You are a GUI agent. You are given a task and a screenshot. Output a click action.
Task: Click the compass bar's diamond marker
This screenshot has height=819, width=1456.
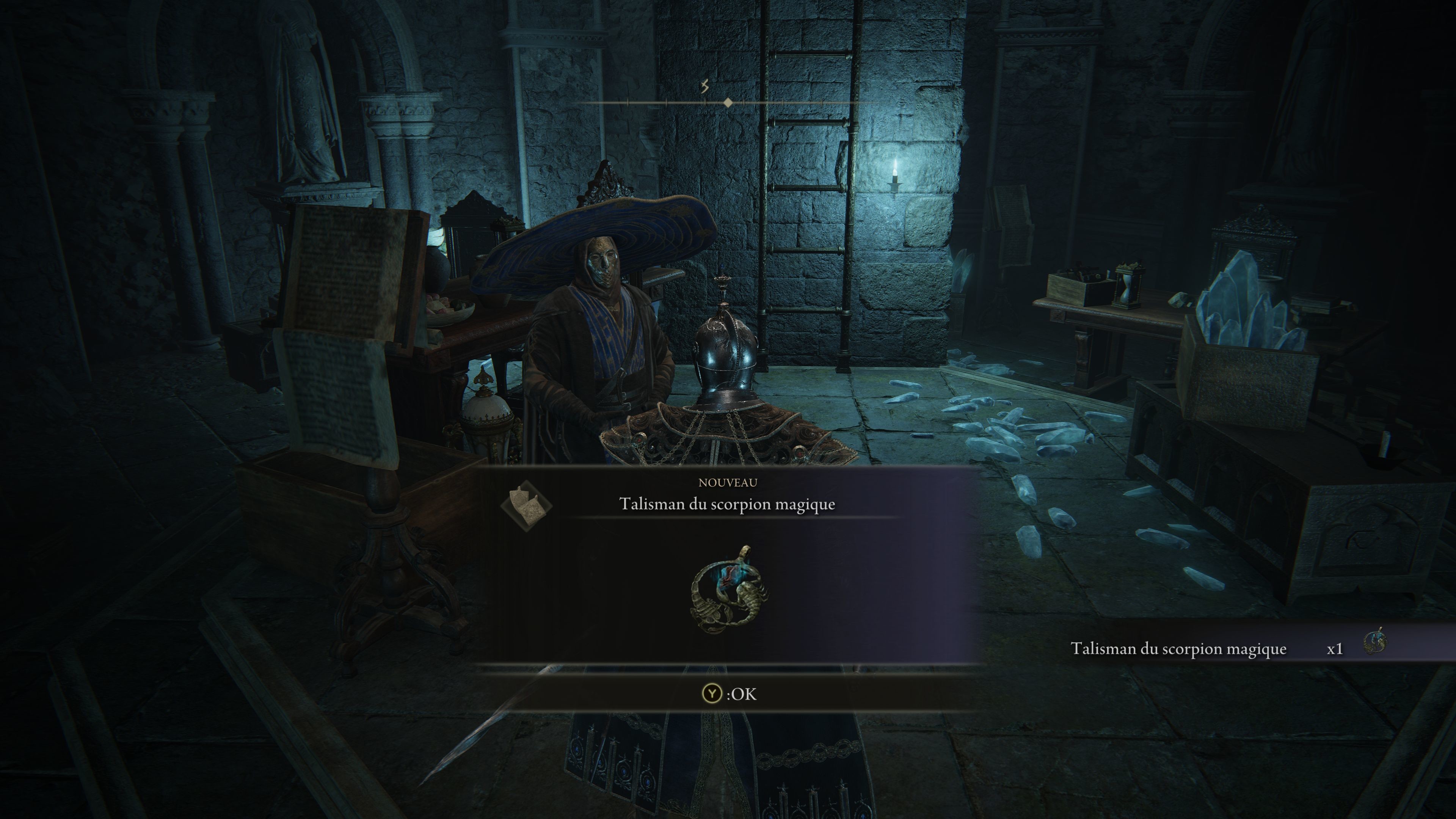[x=728, y=102]
